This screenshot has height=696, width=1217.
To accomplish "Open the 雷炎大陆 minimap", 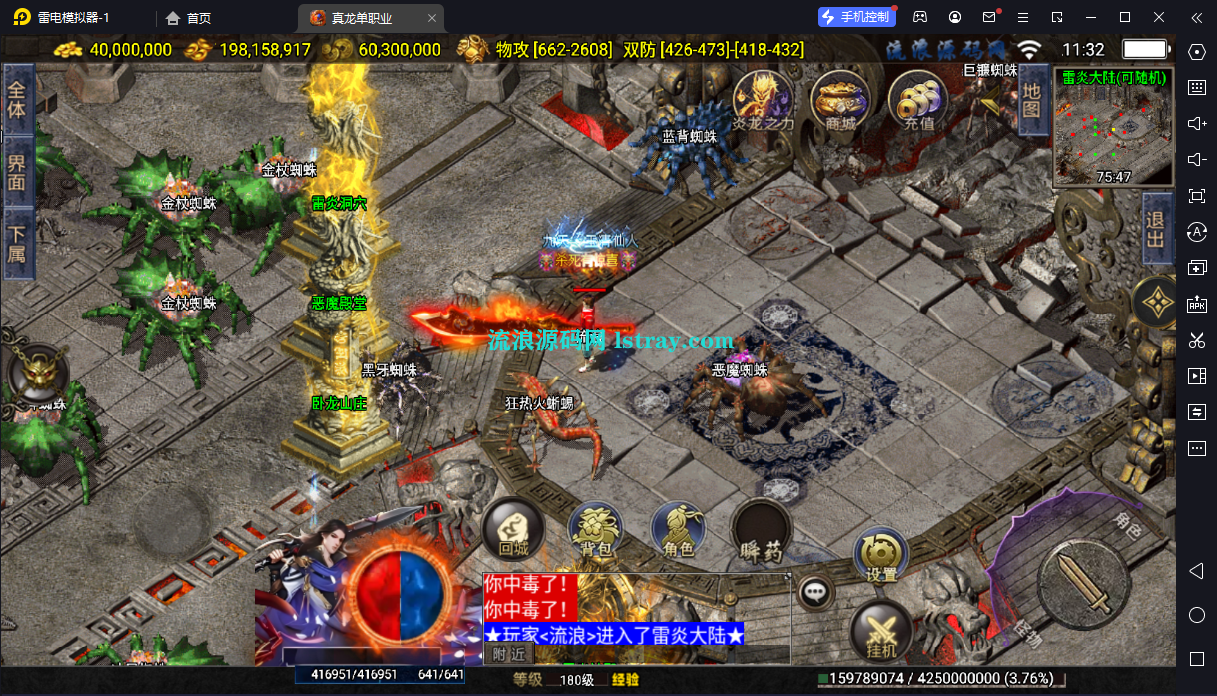I will click(x=1113, y=126).
